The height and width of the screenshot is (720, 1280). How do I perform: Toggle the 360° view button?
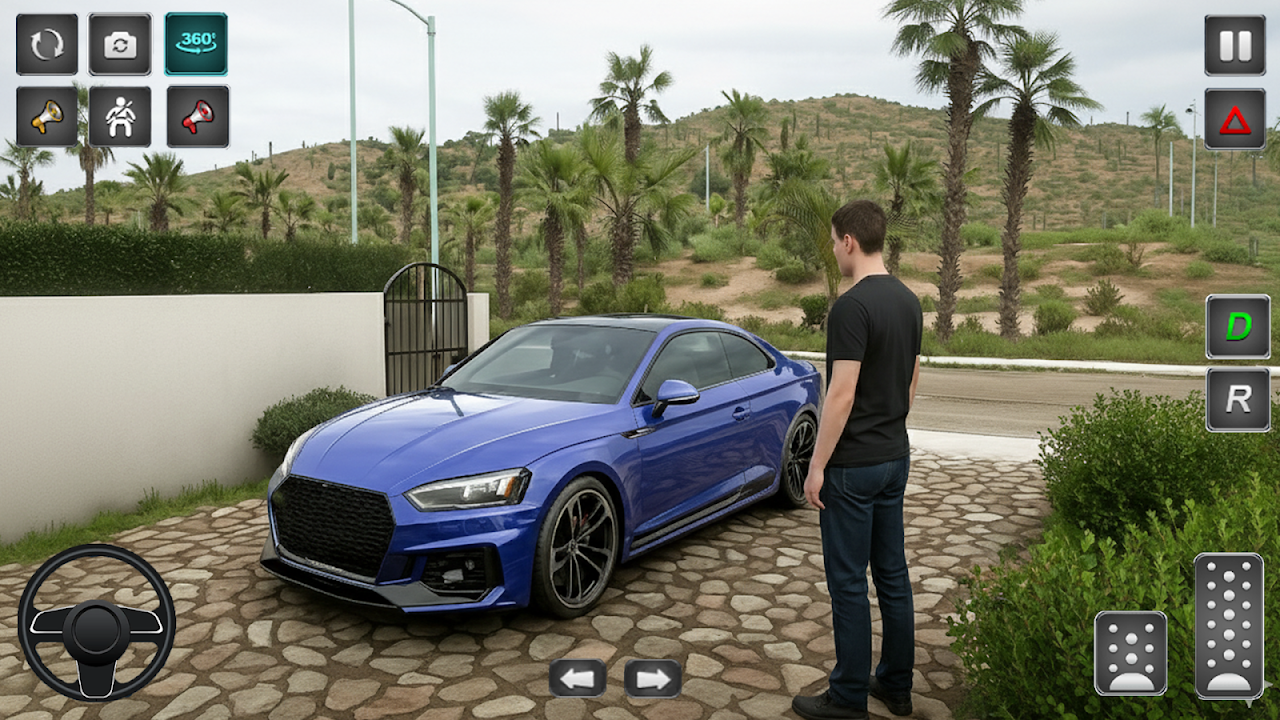coord(196,44)
